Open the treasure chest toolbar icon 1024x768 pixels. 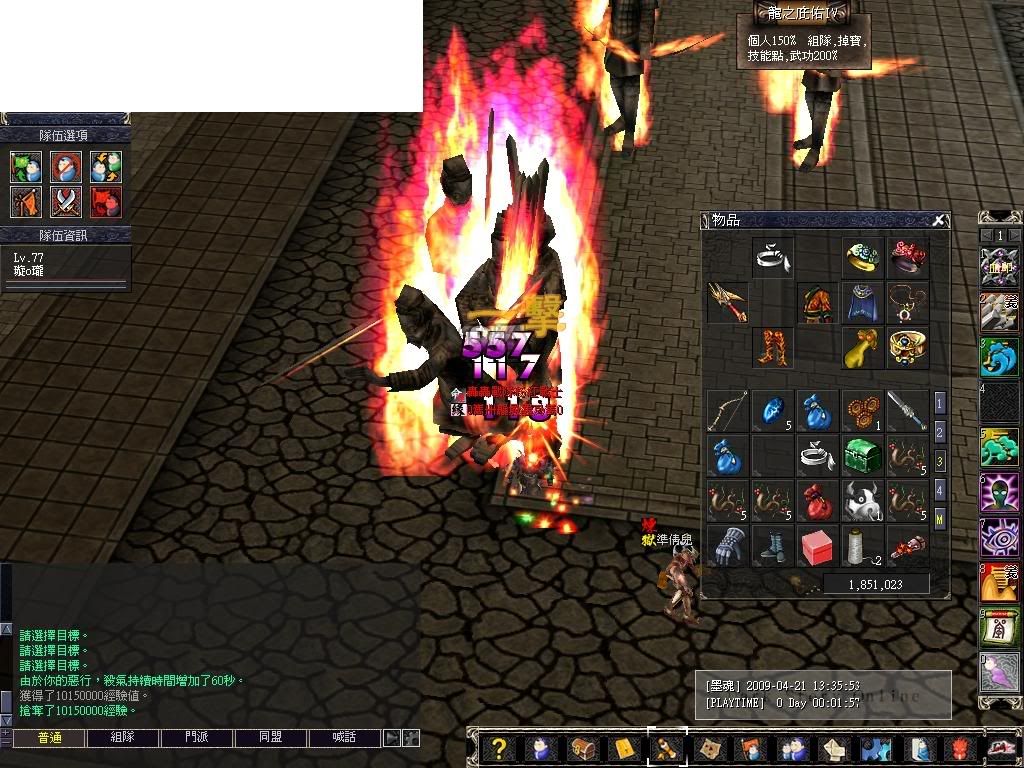(582, 748)
